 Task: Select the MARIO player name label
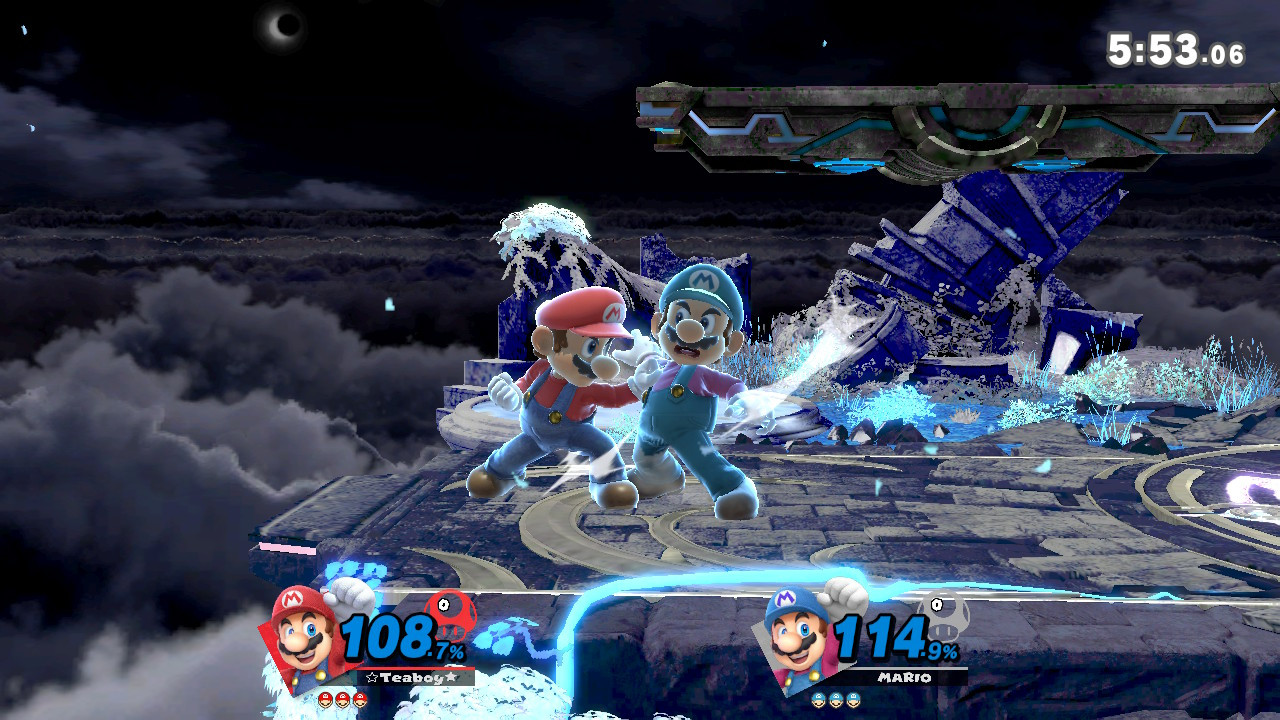[904, 676]
